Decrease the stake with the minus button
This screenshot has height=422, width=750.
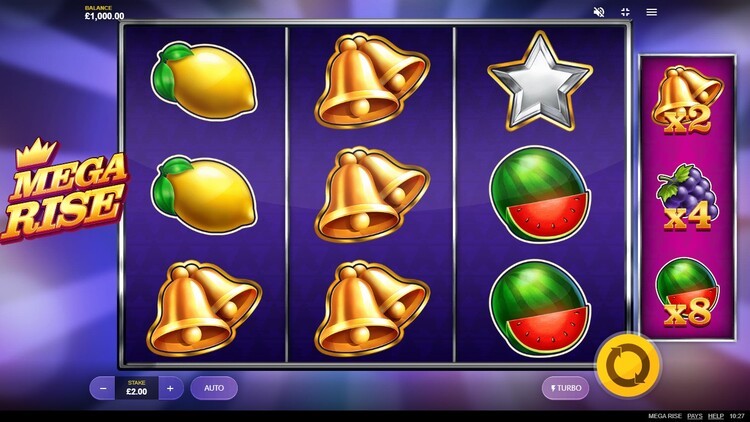point(102,388)
